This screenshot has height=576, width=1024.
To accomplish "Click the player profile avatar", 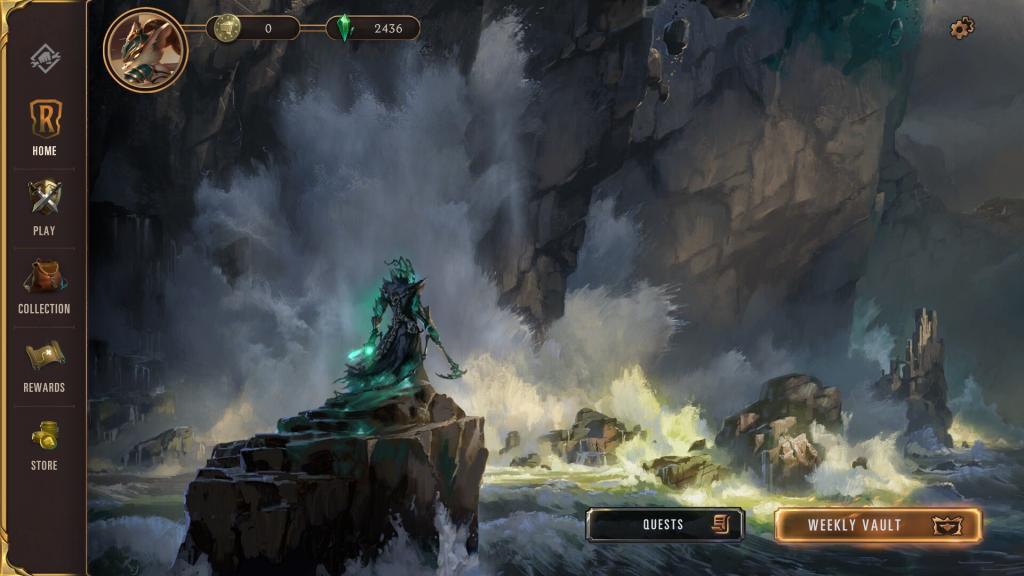I will (x=146, y=50).
